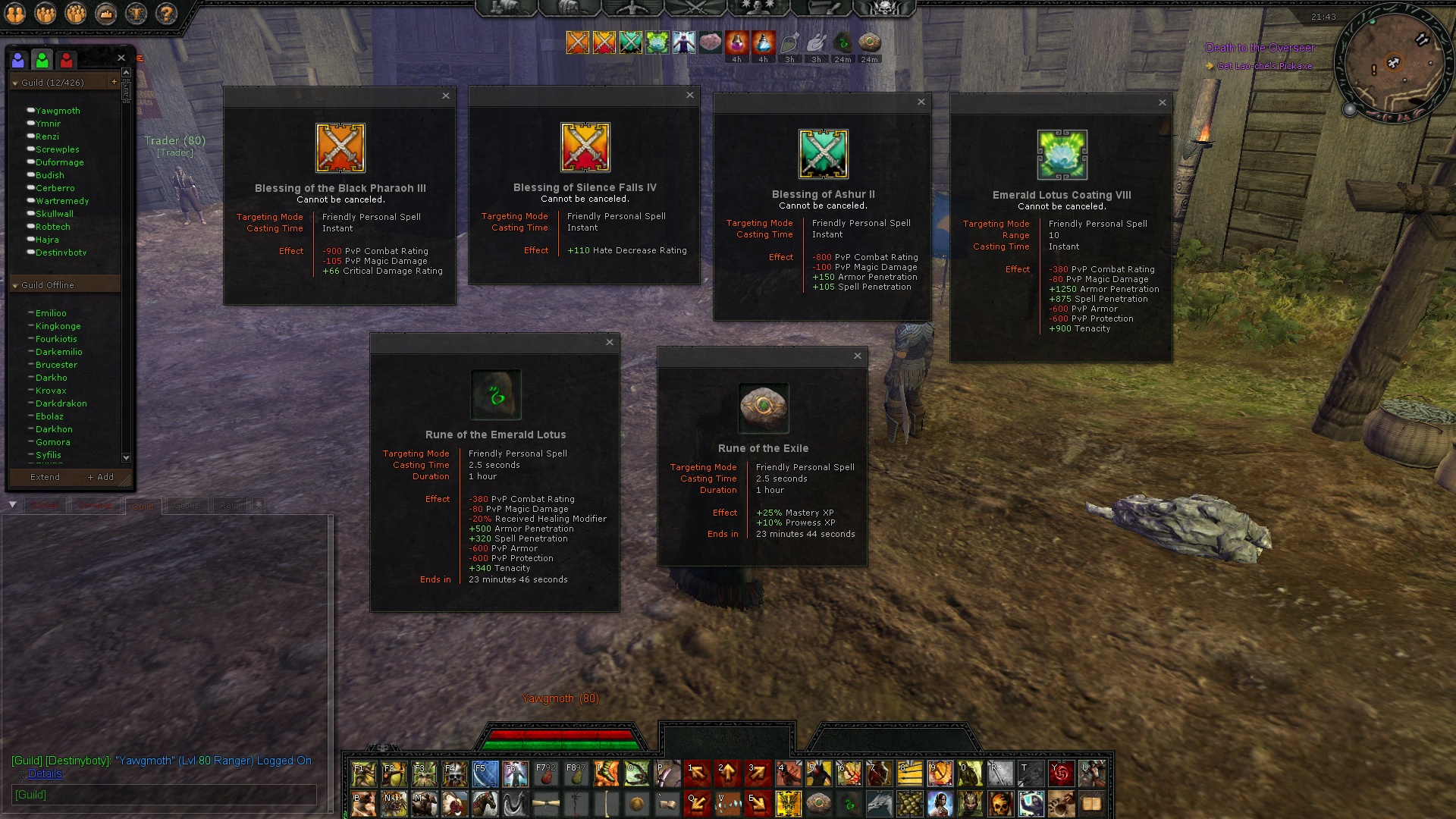Screen dimensions: 1456x819
Task: Collapse the chat window with its small arrow
Action: pos(13,504)
